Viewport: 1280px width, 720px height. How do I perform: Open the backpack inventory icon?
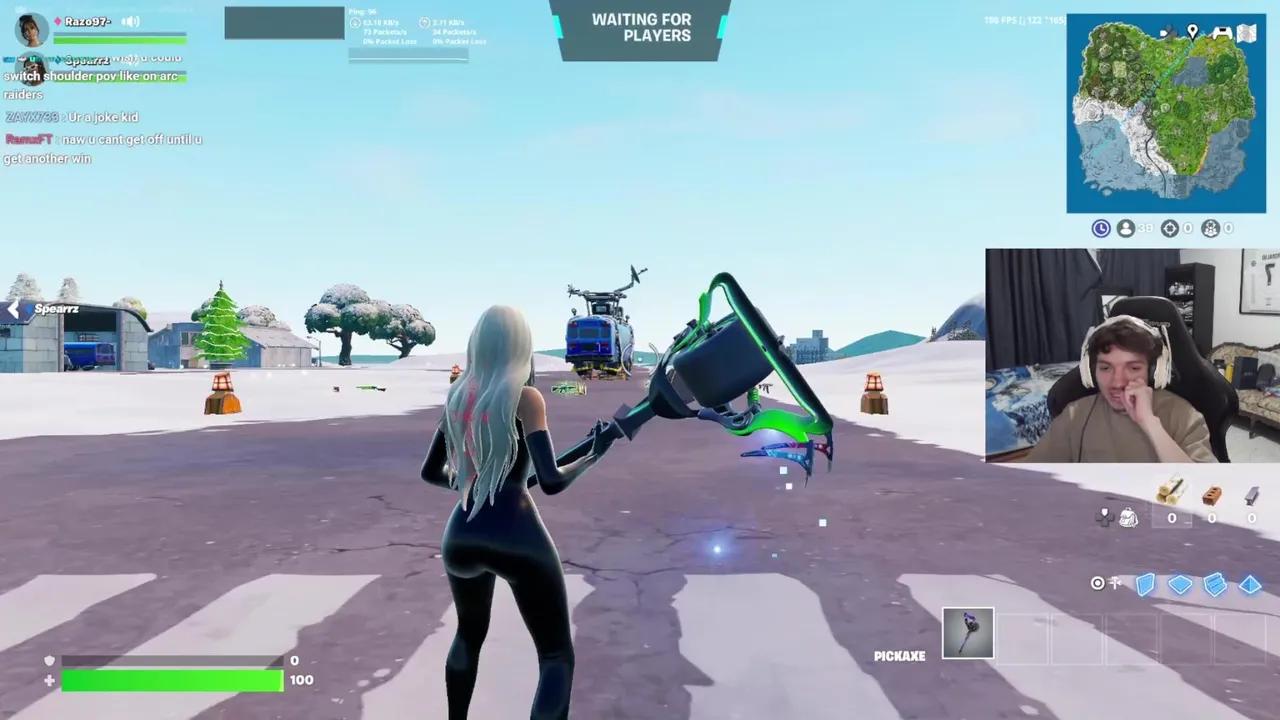pos(1128,517)
